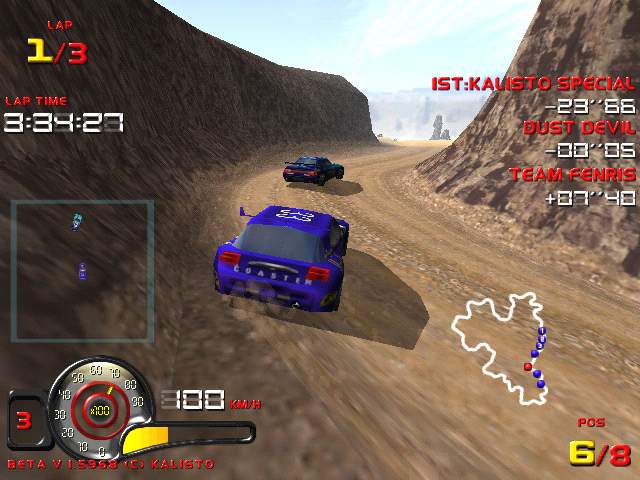Click the red player marker on track map
640x480 pixels.
click(x=528, y=367)
